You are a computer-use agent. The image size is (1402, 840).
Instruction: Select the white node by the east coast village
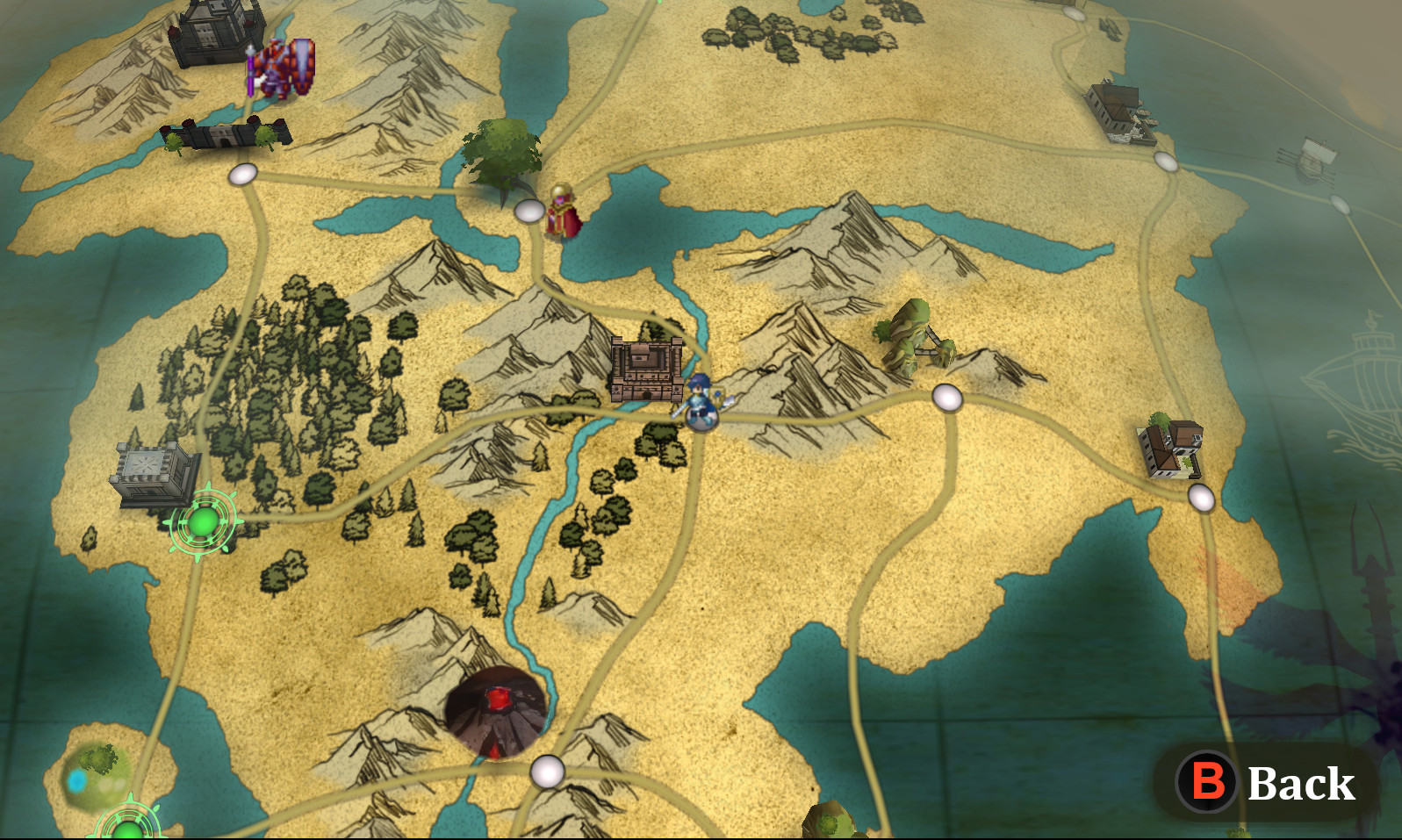[x=1201, y=498]
